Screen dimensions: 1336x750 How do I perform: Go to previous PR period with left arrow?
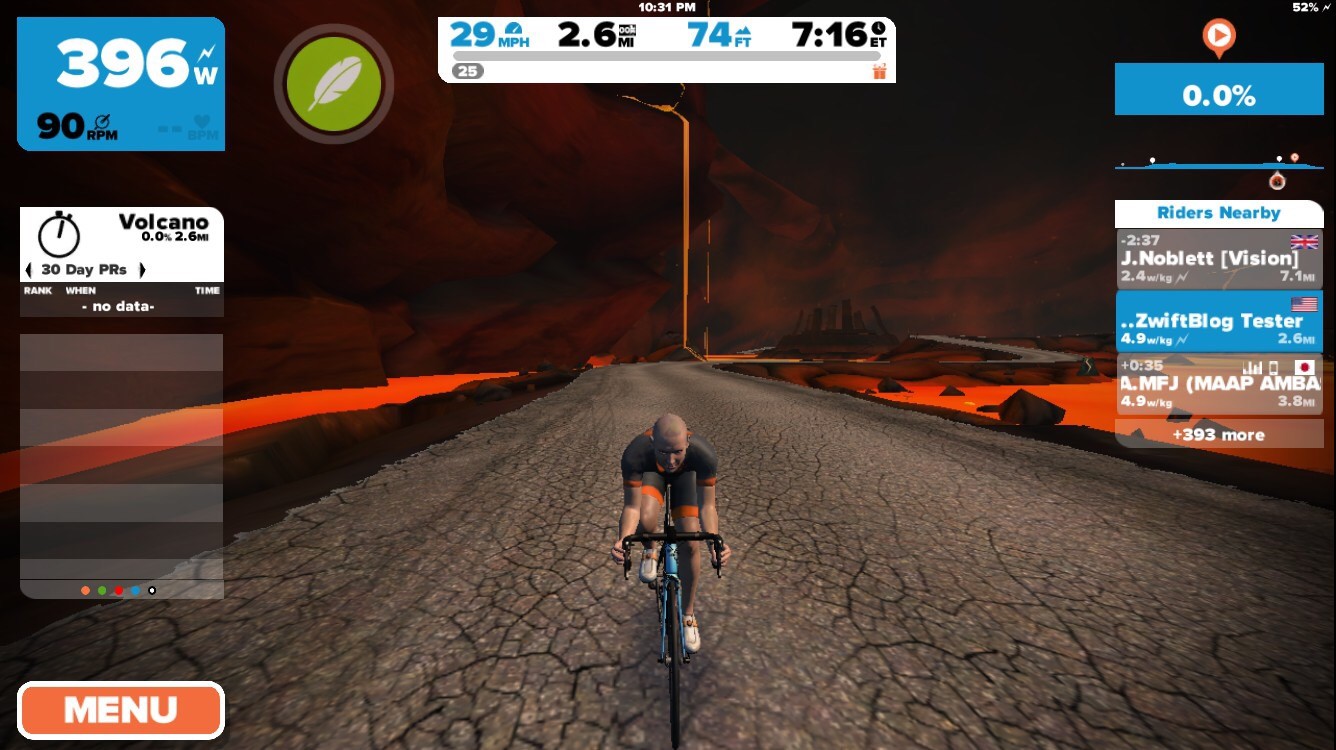pyautogui.click(x=28, y=270)
